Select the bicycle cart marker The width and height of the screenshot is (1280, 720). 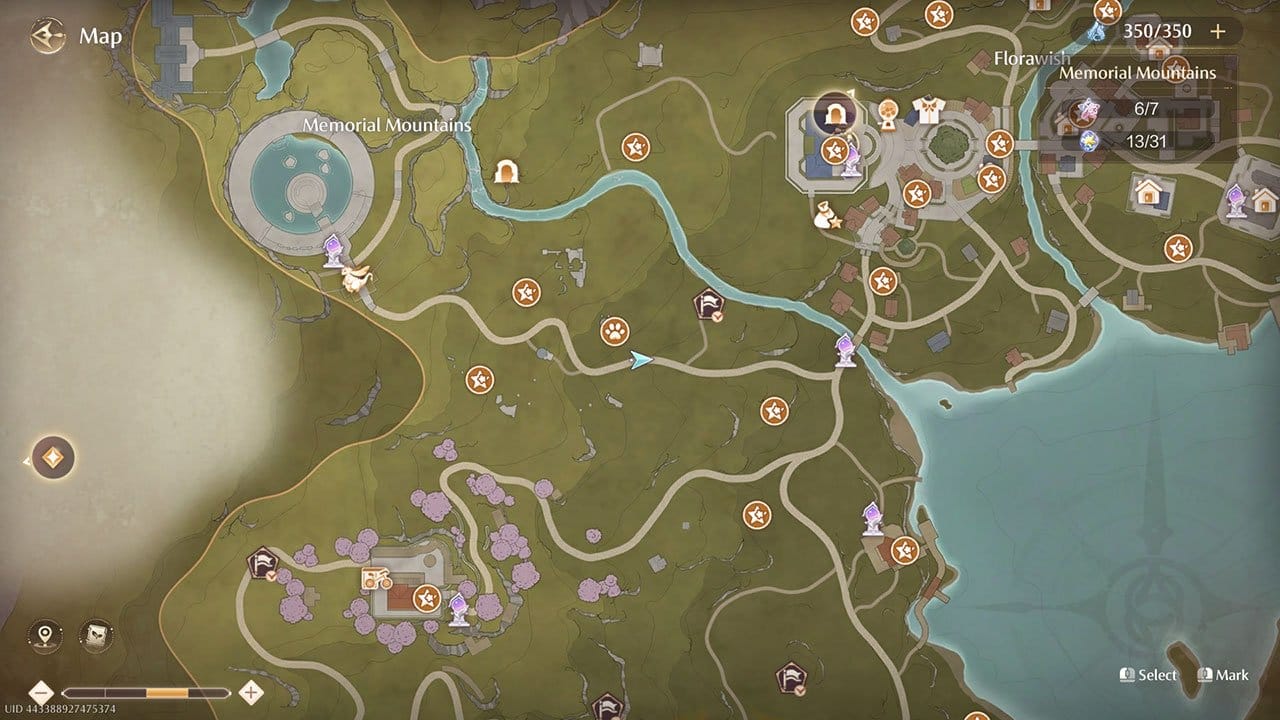[376, 578]
